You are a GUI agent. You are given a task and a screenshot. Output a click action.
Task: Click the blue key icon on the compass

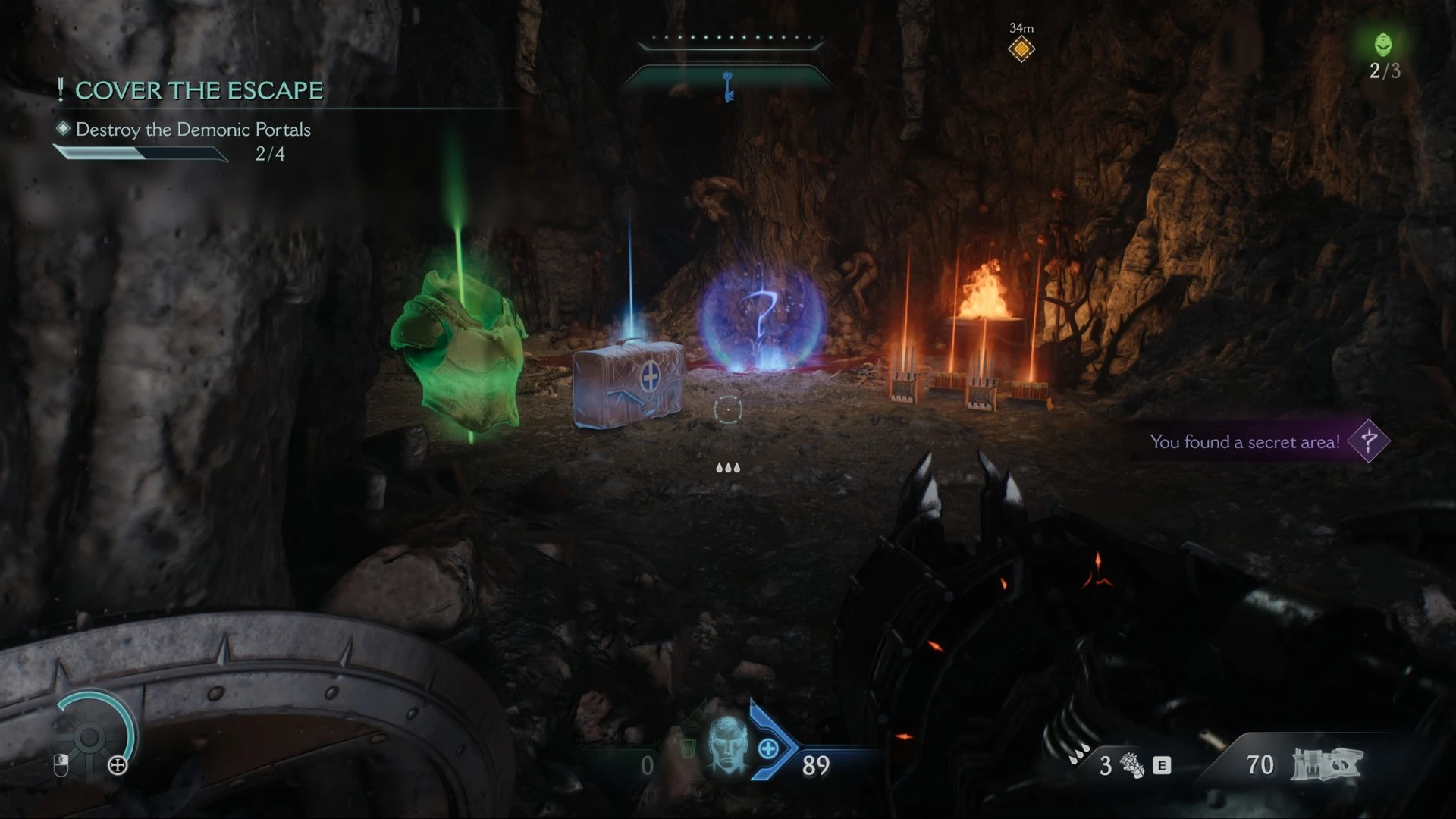click(x=729, y=86)
